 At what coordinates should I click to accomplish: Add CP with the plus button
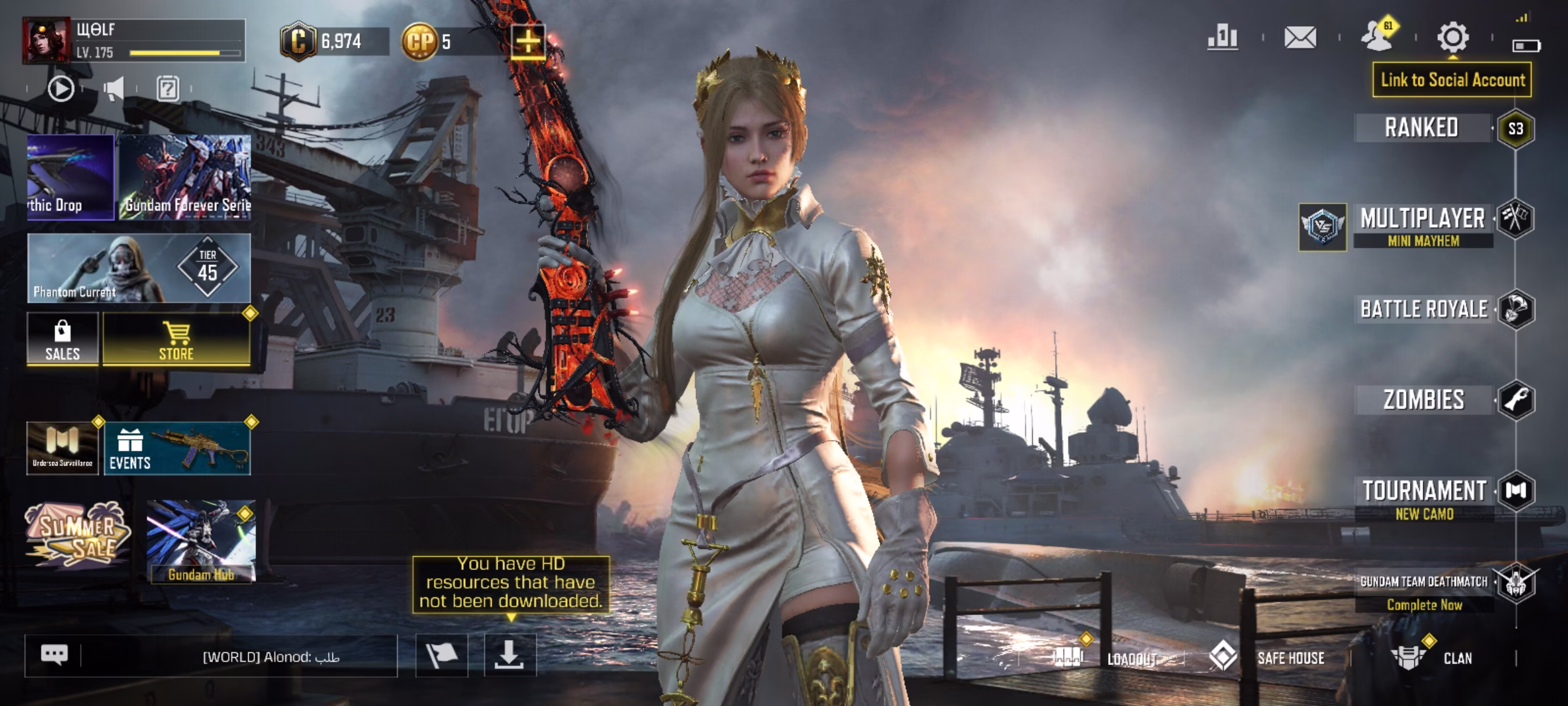528,42
